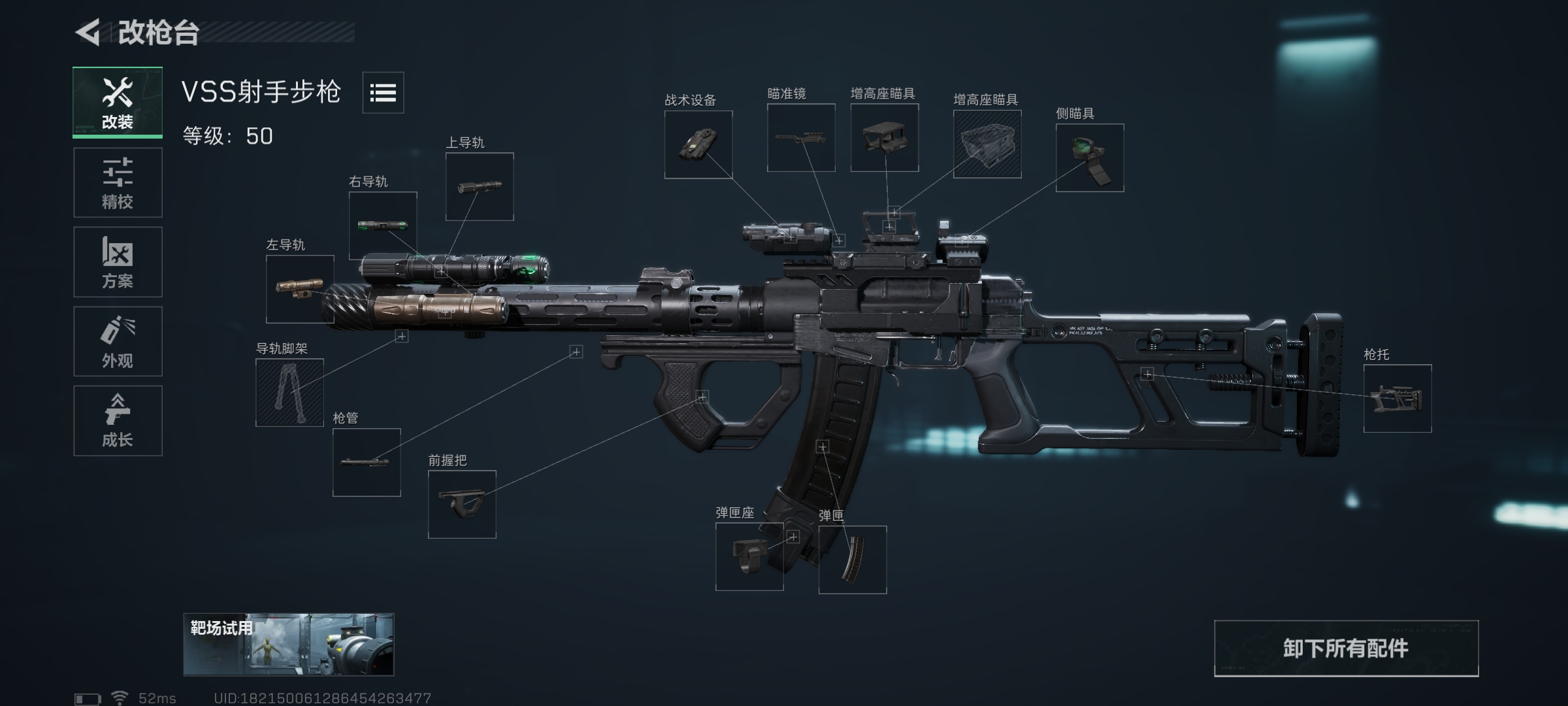Switch to the 精校 tab
This screenshot has width=1568, height=706.
tap(118, 182)
